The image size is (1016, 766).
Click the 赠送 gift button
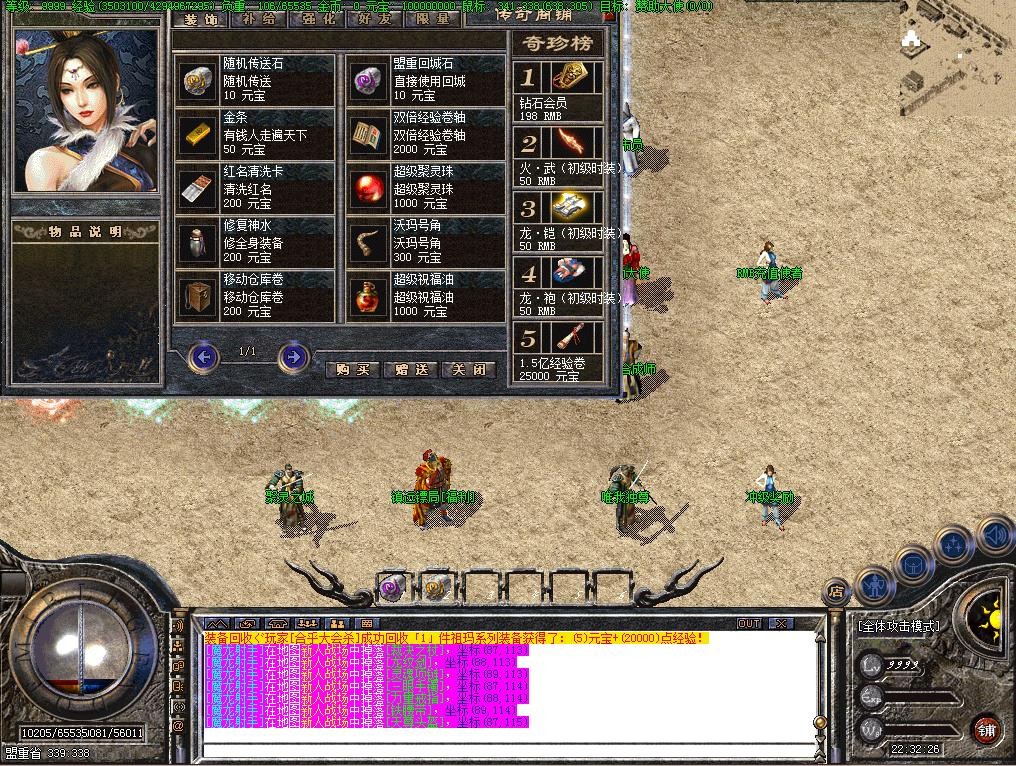[411, 369]
